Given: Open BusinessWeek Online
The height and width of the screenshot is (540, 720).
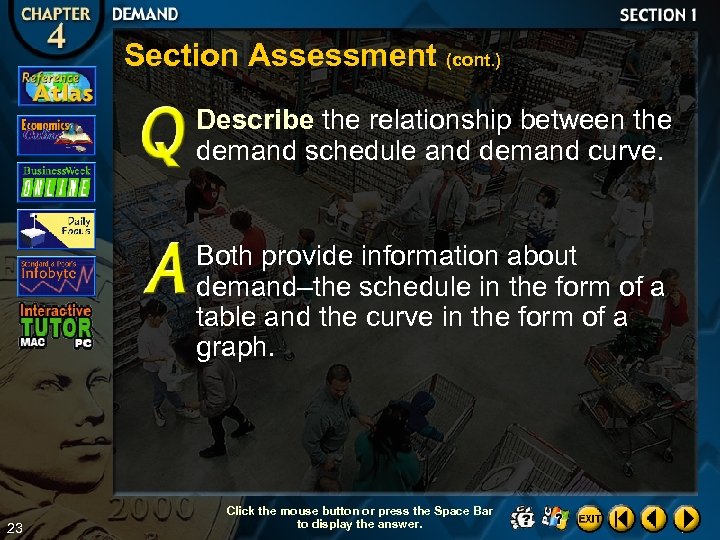Looking at the screenshot, I should (x=56, y=181).
